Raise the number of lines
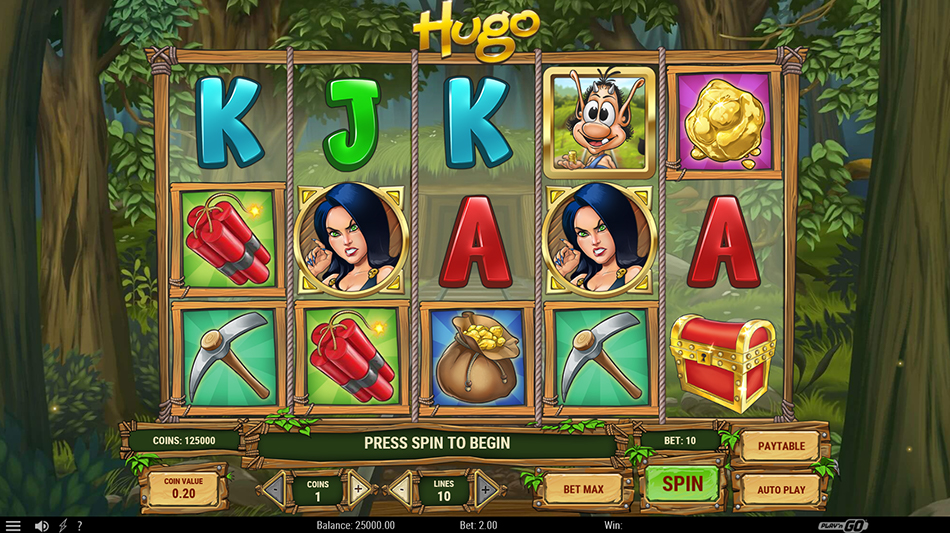Screen dimensions: 950x533 click(486, 489)
